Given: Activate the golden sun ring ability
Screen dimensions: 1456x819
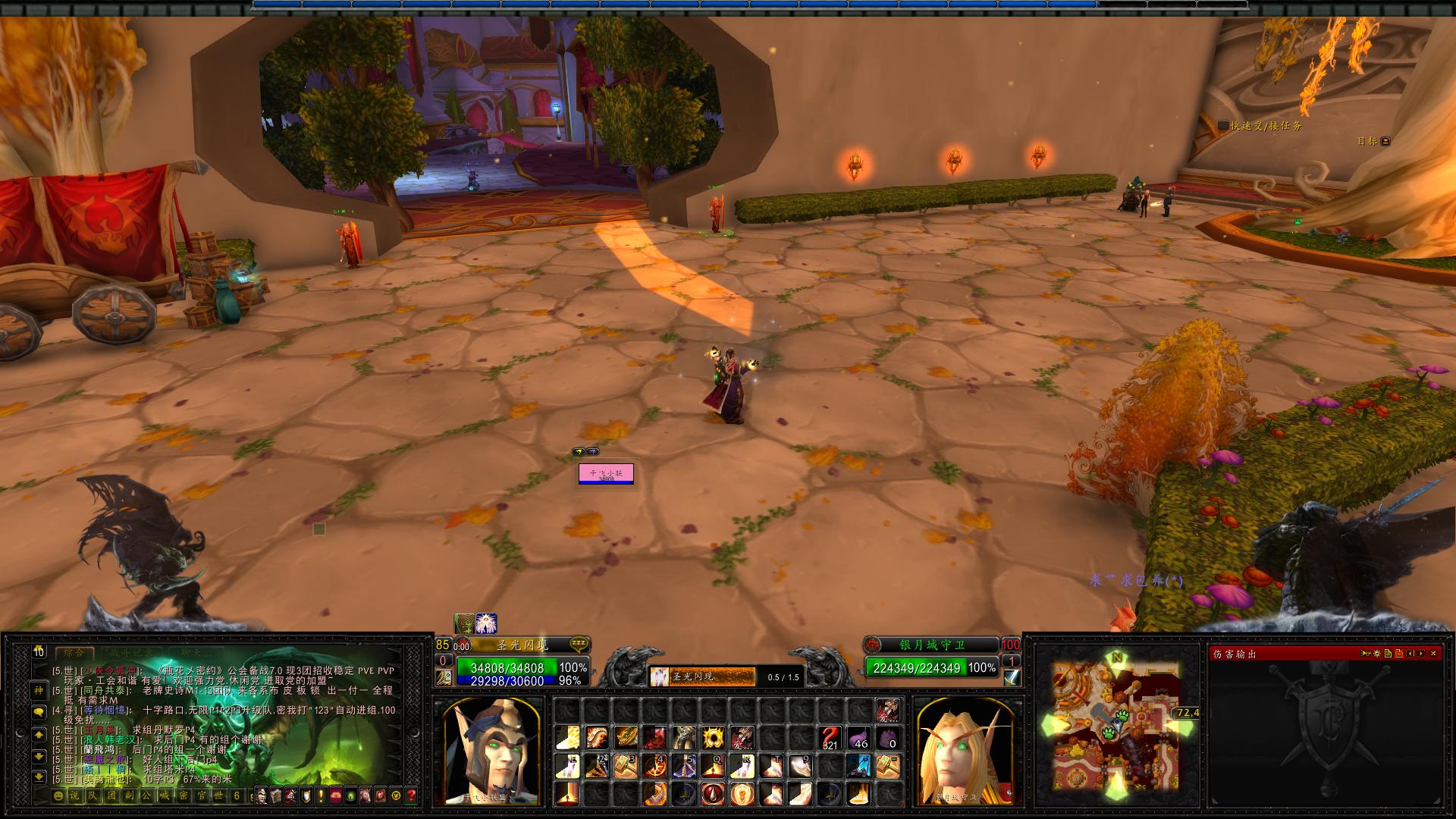Looking at the screenshot, I should tap(713, 737).
